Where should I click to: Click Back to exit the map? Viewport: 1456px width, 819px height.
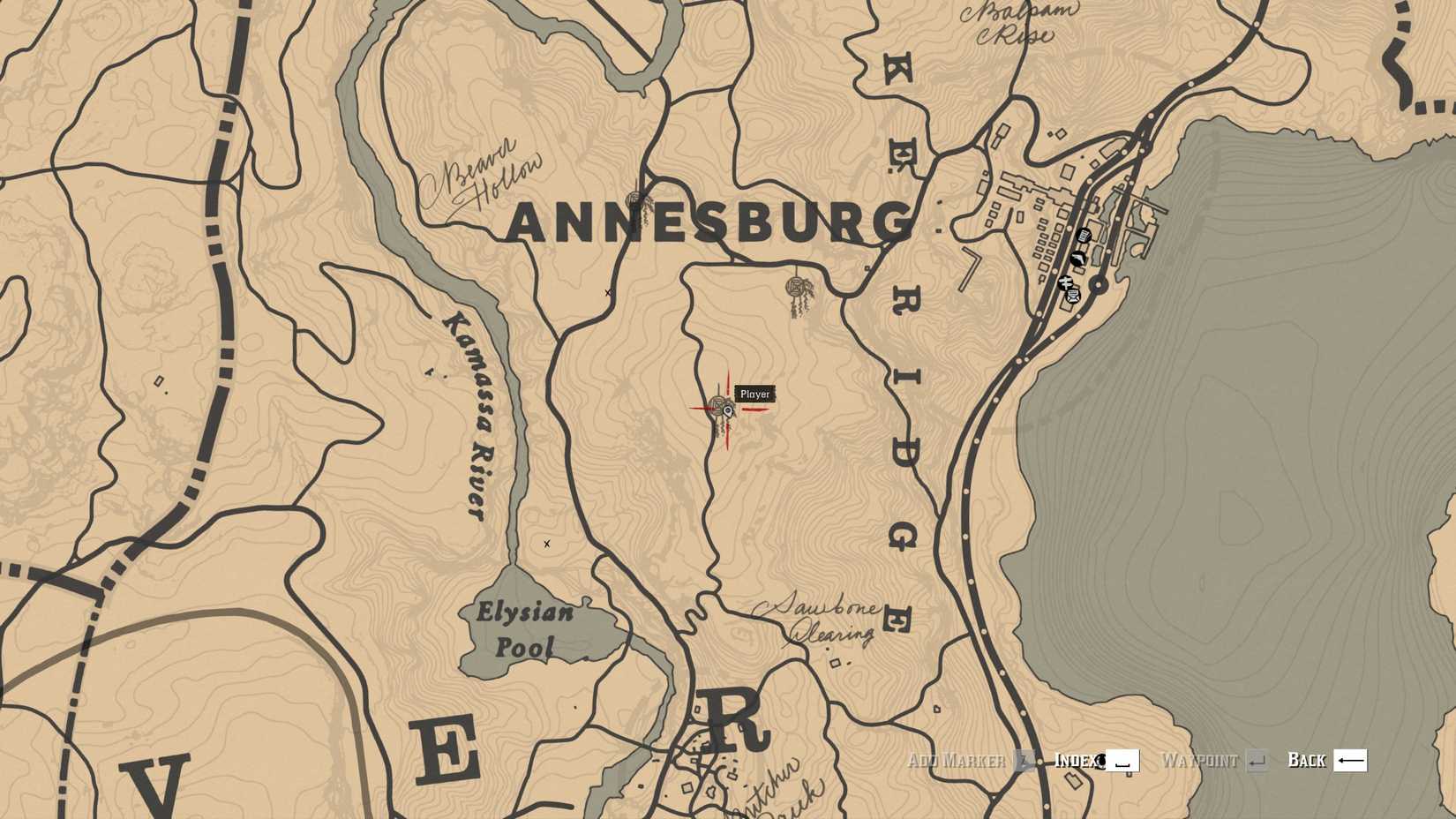[1309, 760]
